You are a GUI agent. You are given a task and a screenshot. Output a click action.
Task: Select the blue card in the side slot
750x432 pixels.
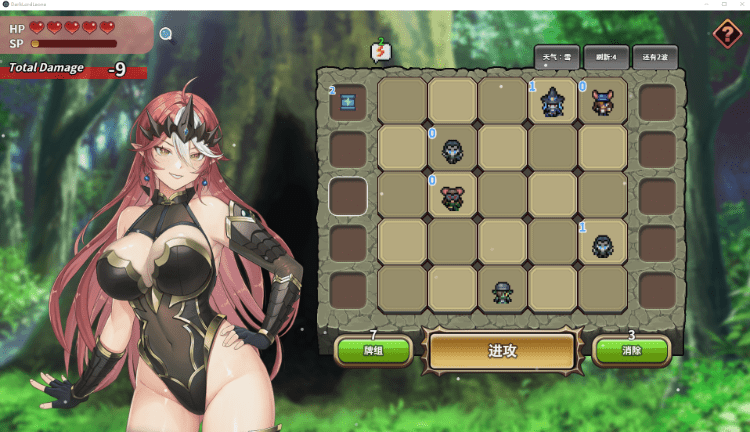click(348, 101)
